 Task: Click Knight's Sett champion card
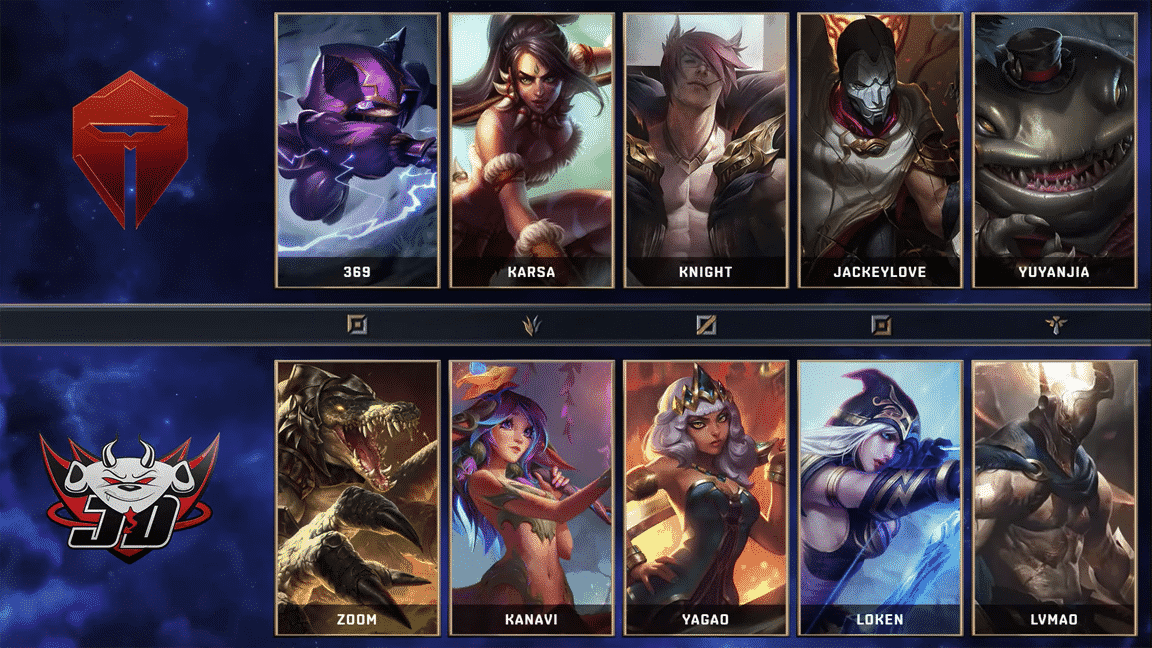point(705,150)
